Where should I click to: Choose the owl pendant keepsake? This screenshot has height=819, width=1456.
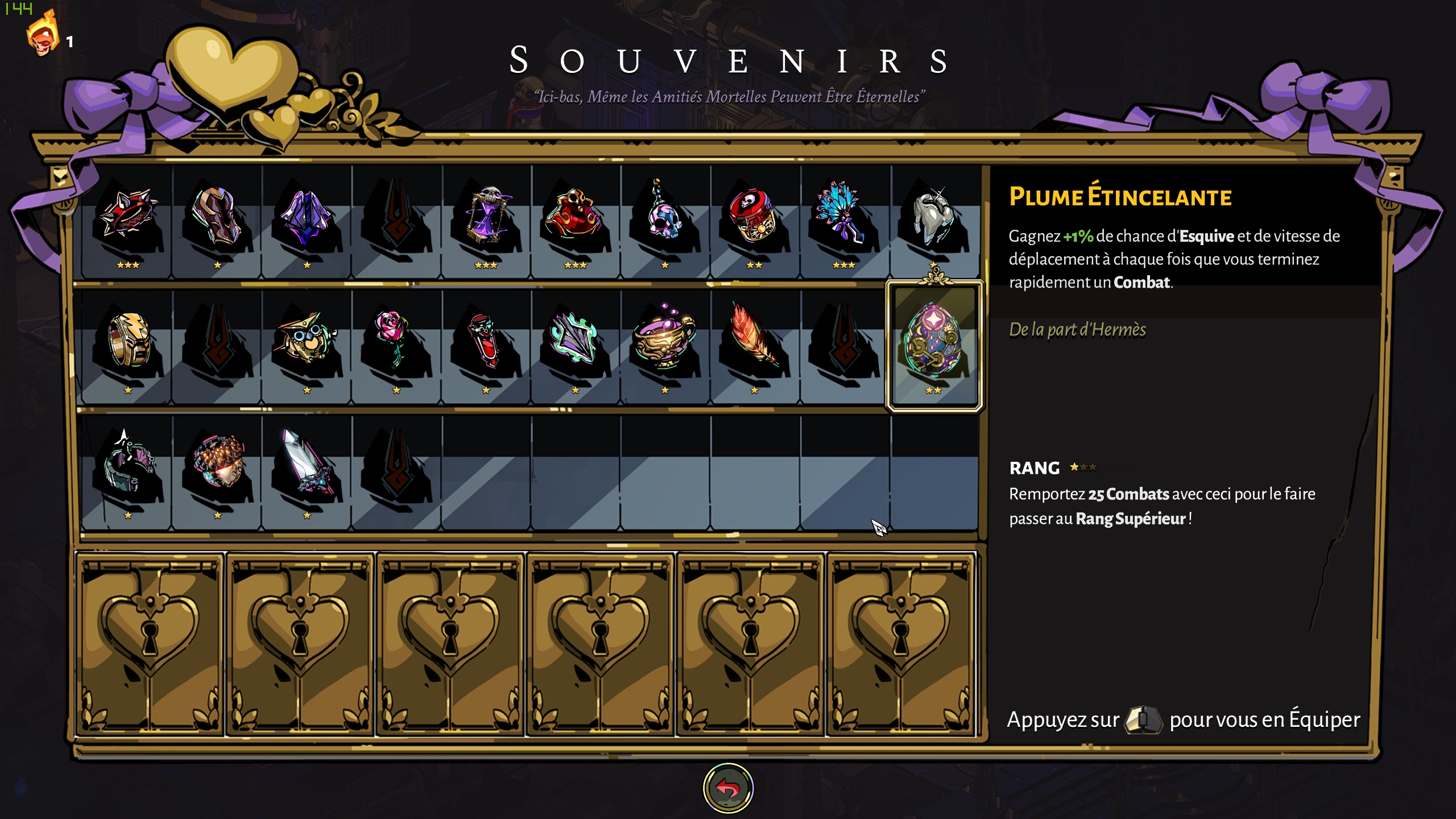307,341
